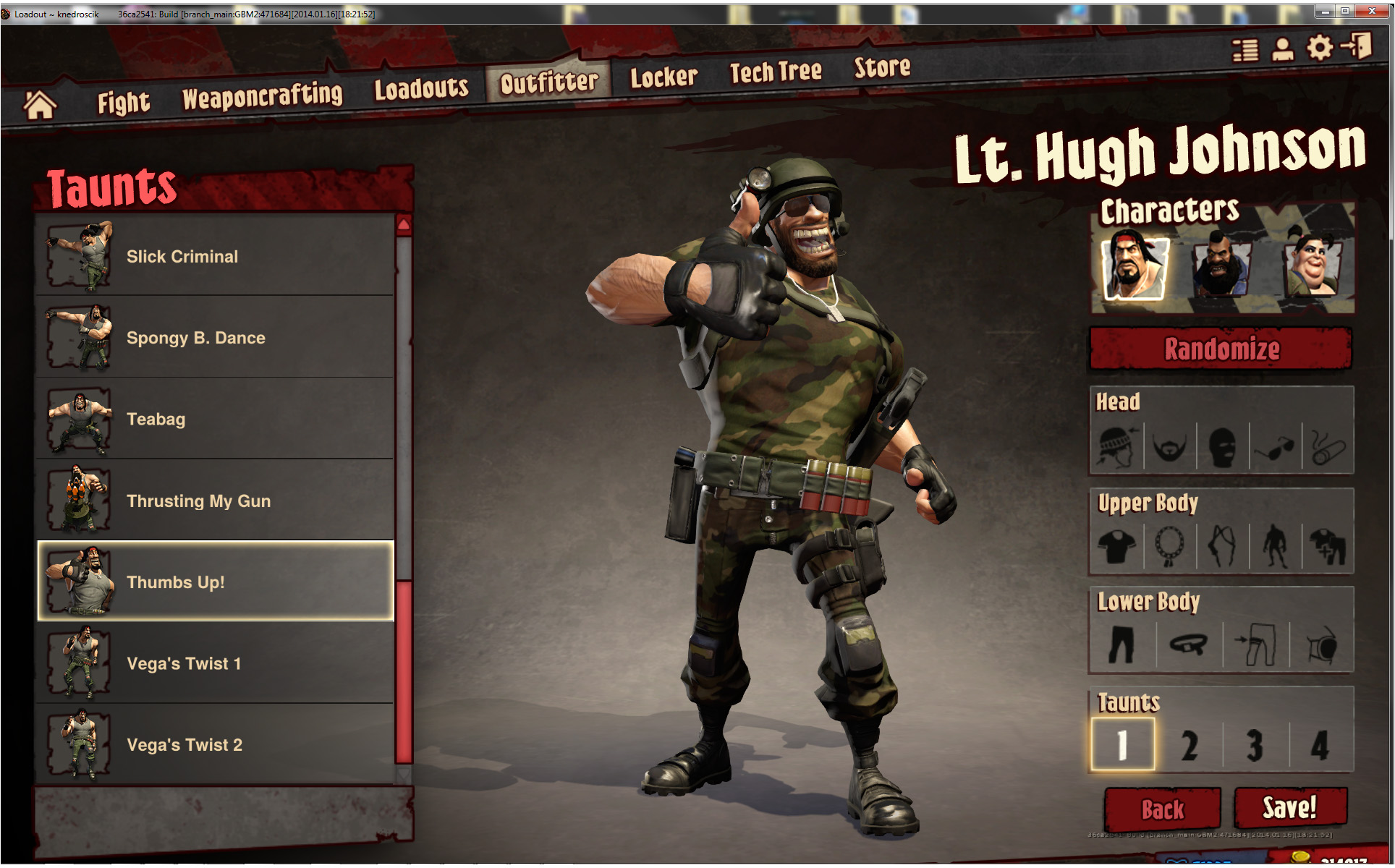The width and height of the screenshot is (1395, 868).
Task: Save the outfit with Save!
Action: (1289, 807)
